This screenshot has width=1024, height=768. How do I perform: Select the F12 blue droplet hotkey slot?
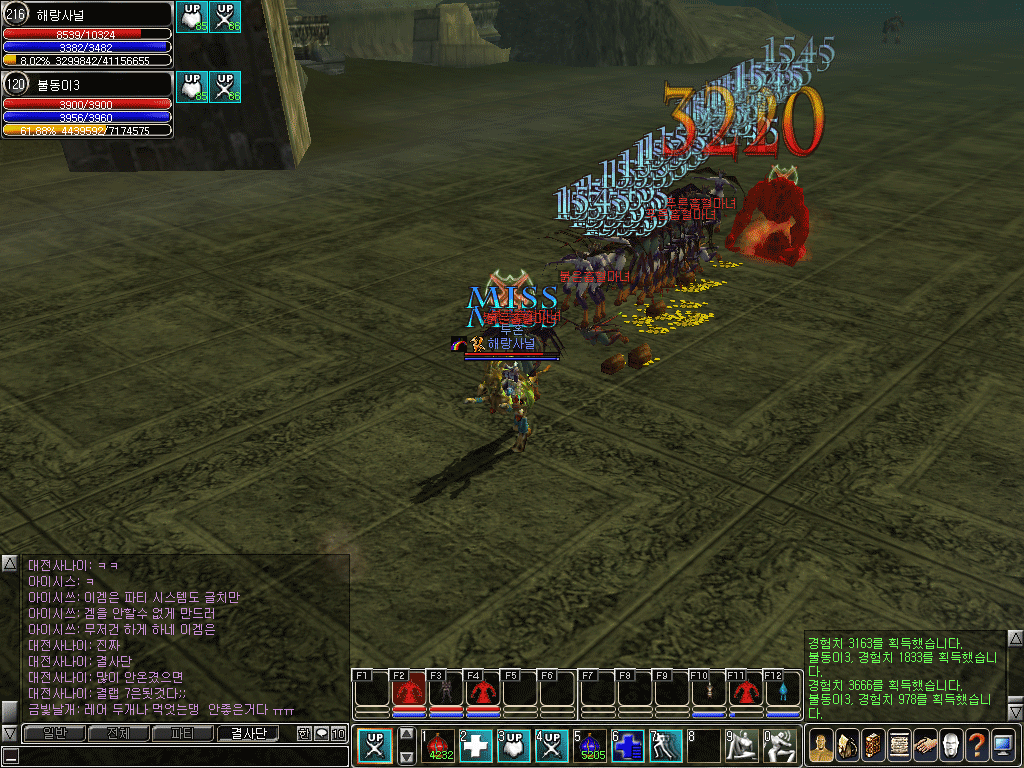(783, 691)
